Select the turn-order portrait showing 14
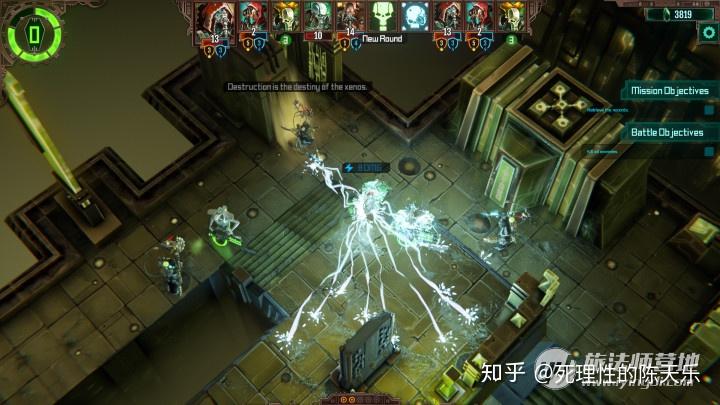Image resolution: width=720 pixels, height=405 pixels. tap(351, 19)
